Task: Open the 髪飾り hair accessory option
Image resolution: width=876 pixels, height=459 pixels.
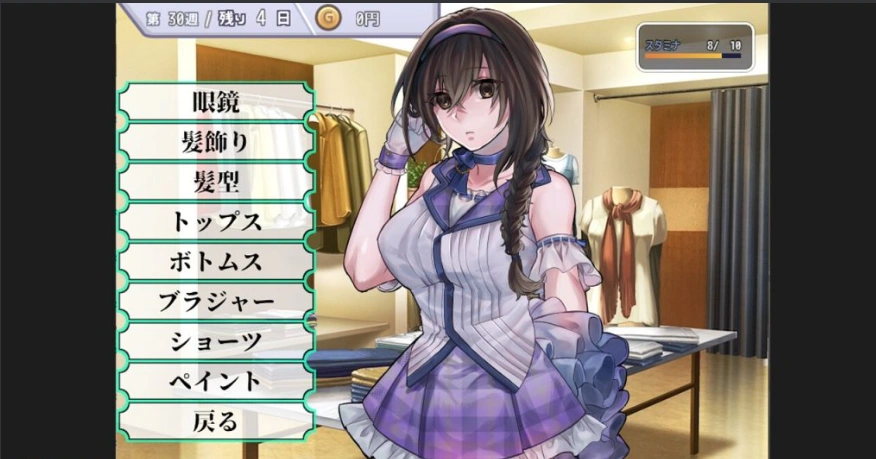Action: pyautogui.click(x=215, y=142)
